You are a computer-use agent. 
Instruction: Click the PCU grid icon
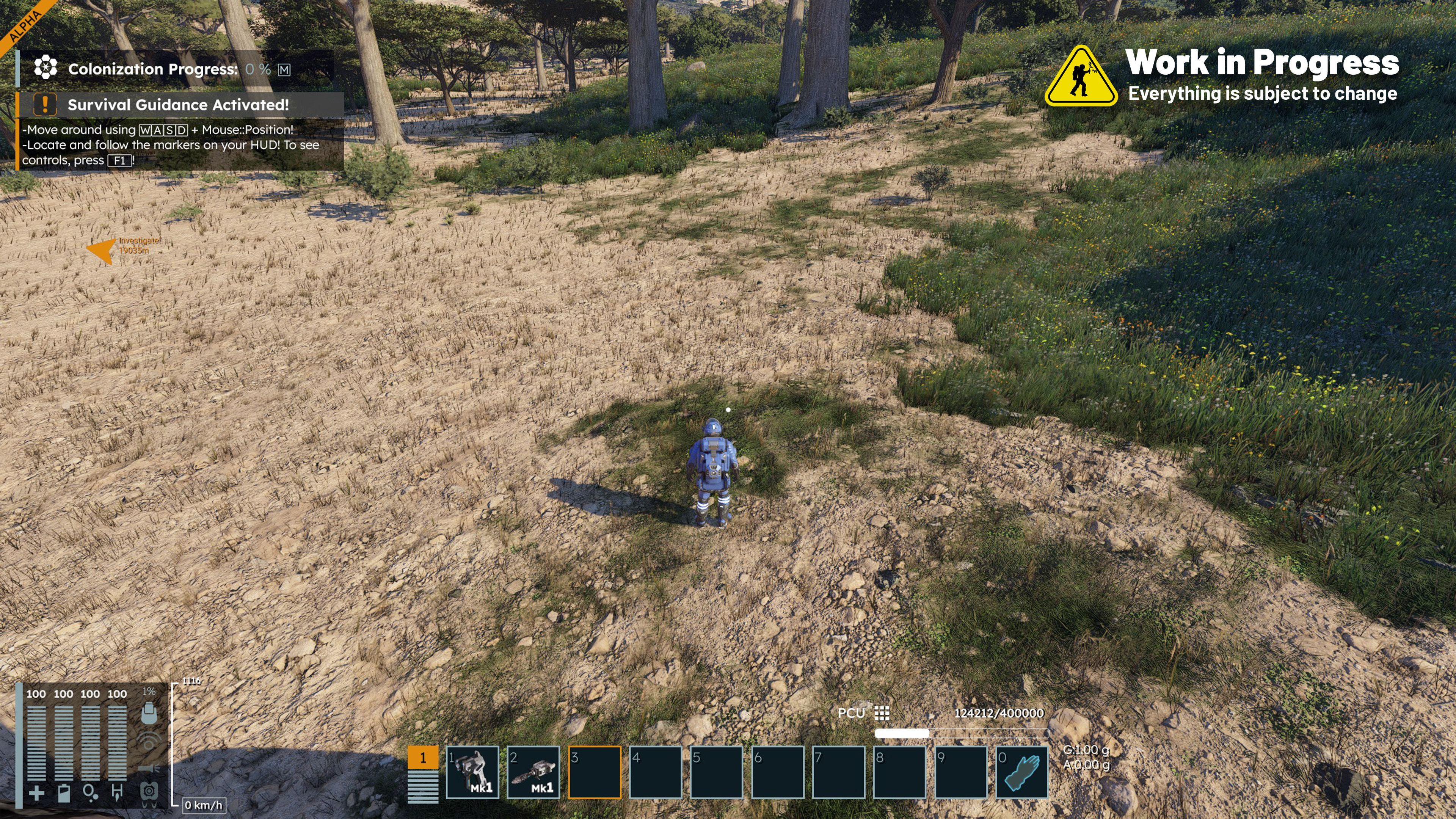[x=881, y=713]
